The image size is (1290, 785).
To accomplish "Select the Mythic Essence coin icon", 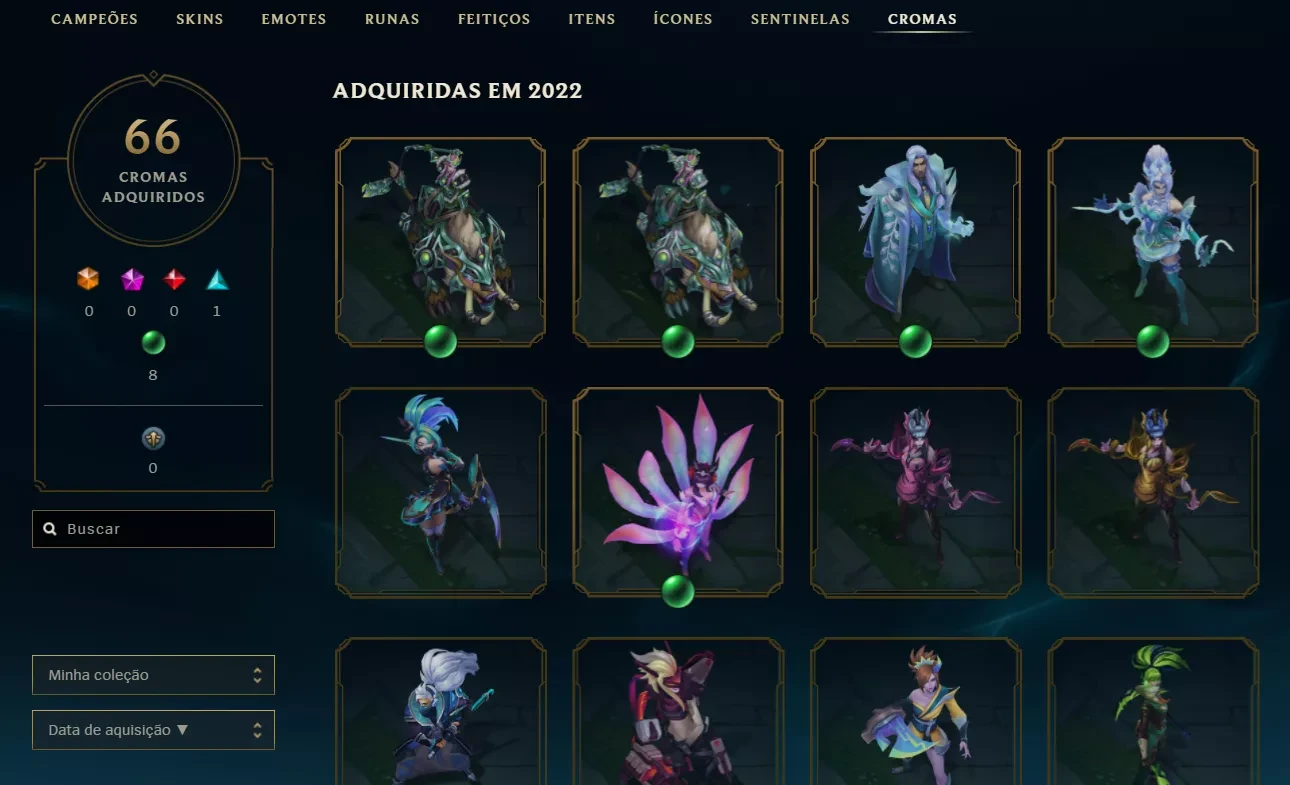I will 153,437.
